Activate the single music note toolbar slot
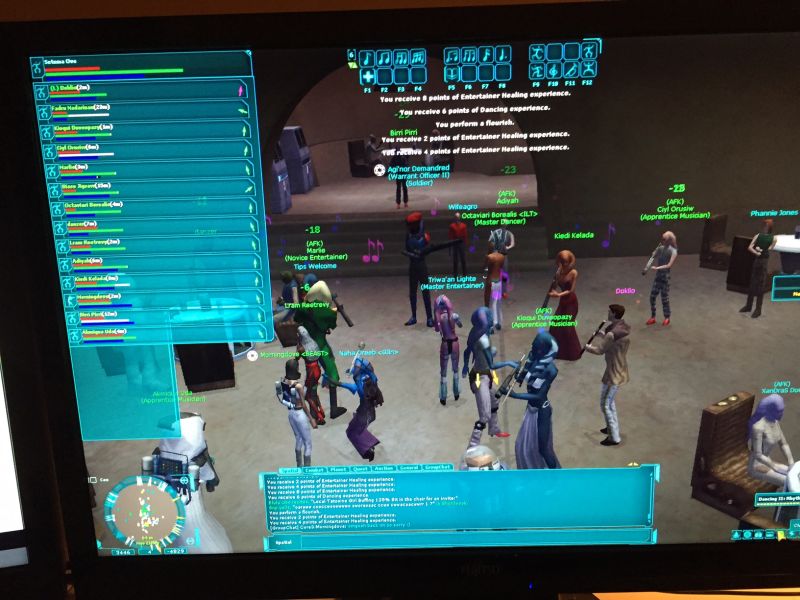Viewport: 800px width, 600px height. (367, 57)
